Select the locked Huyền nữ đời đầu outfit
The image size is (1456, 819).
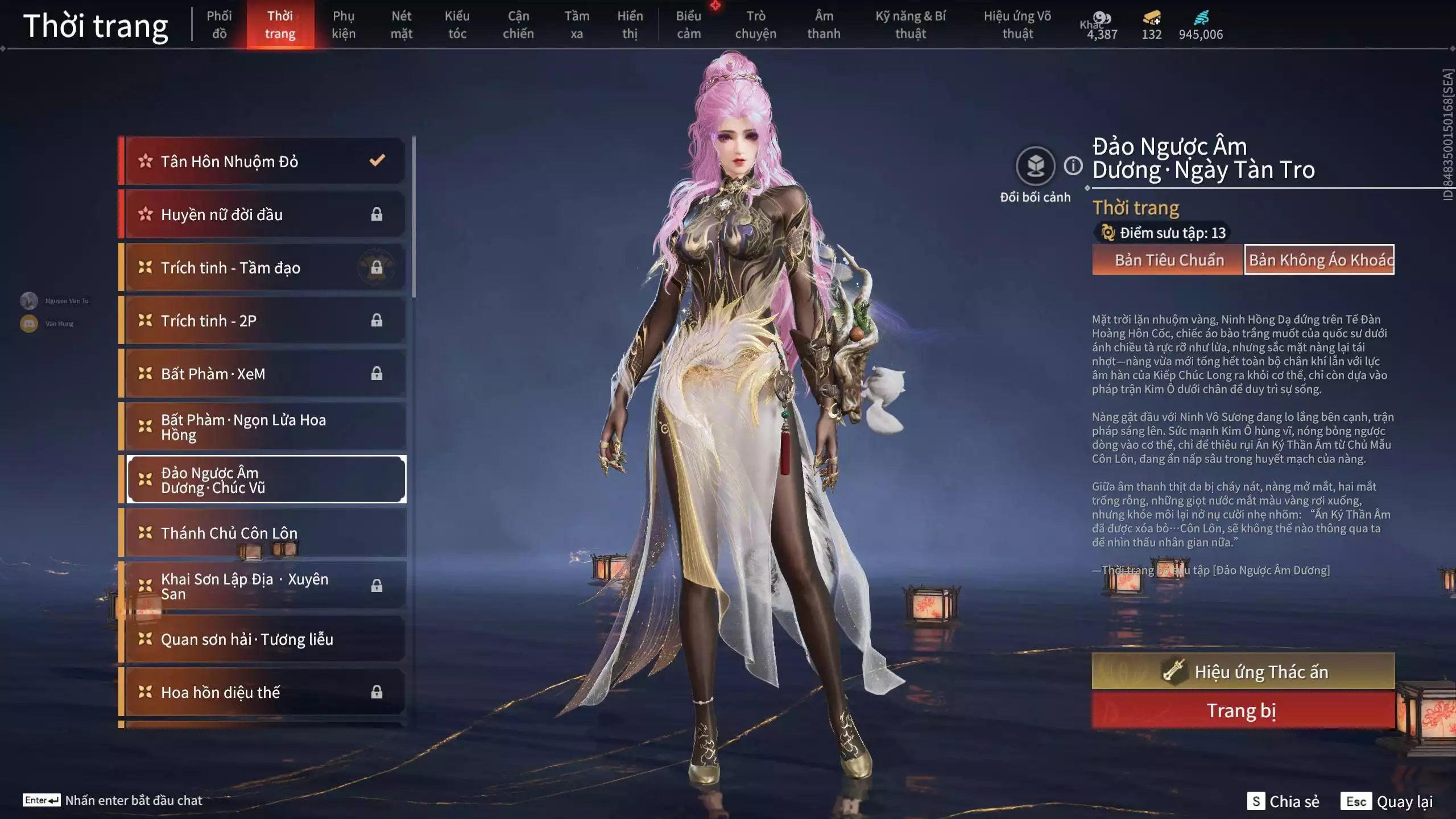tap(264, 214)
